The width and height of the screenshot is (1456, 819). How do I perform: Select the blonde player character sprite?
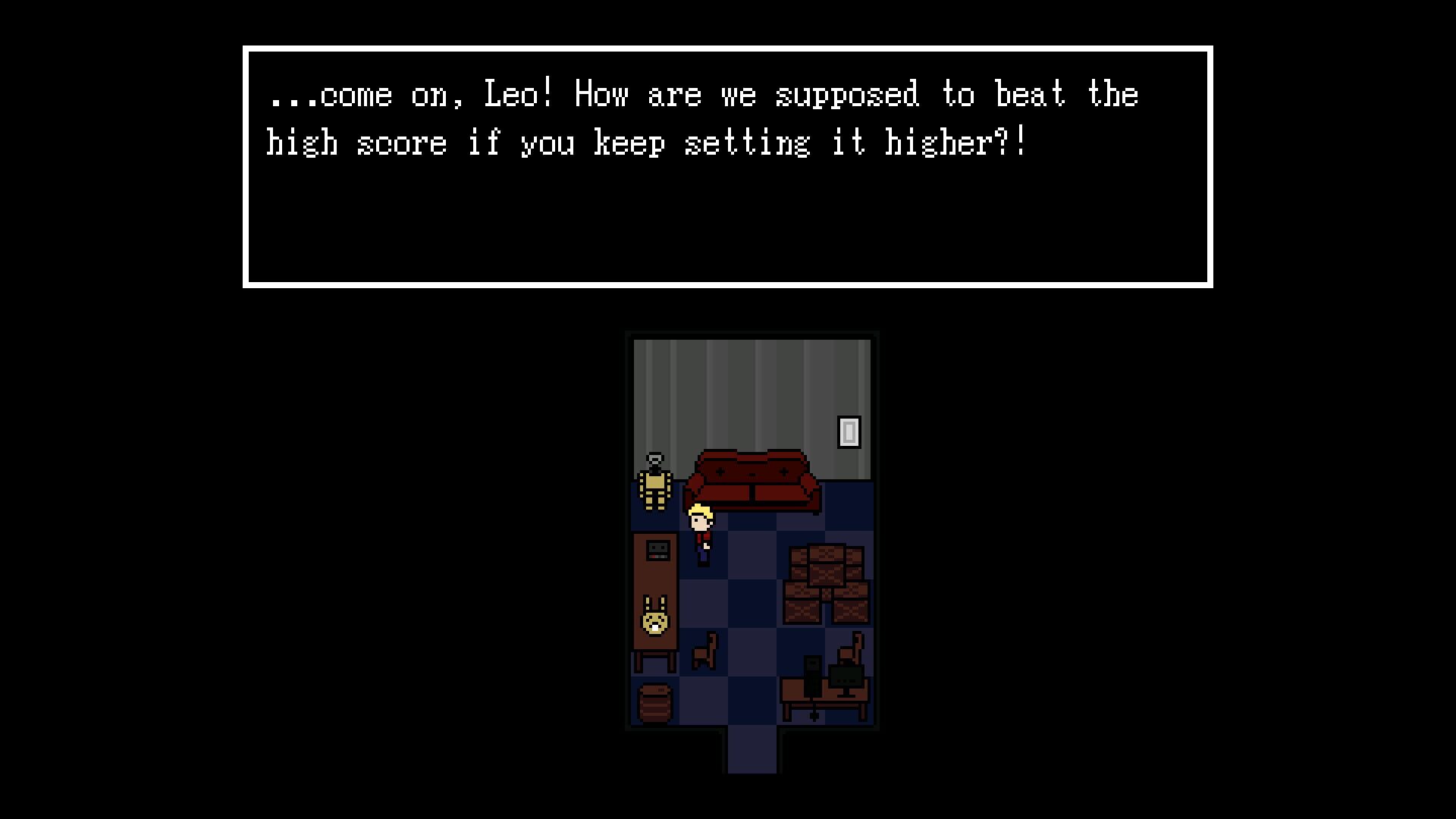pos(701,531)
